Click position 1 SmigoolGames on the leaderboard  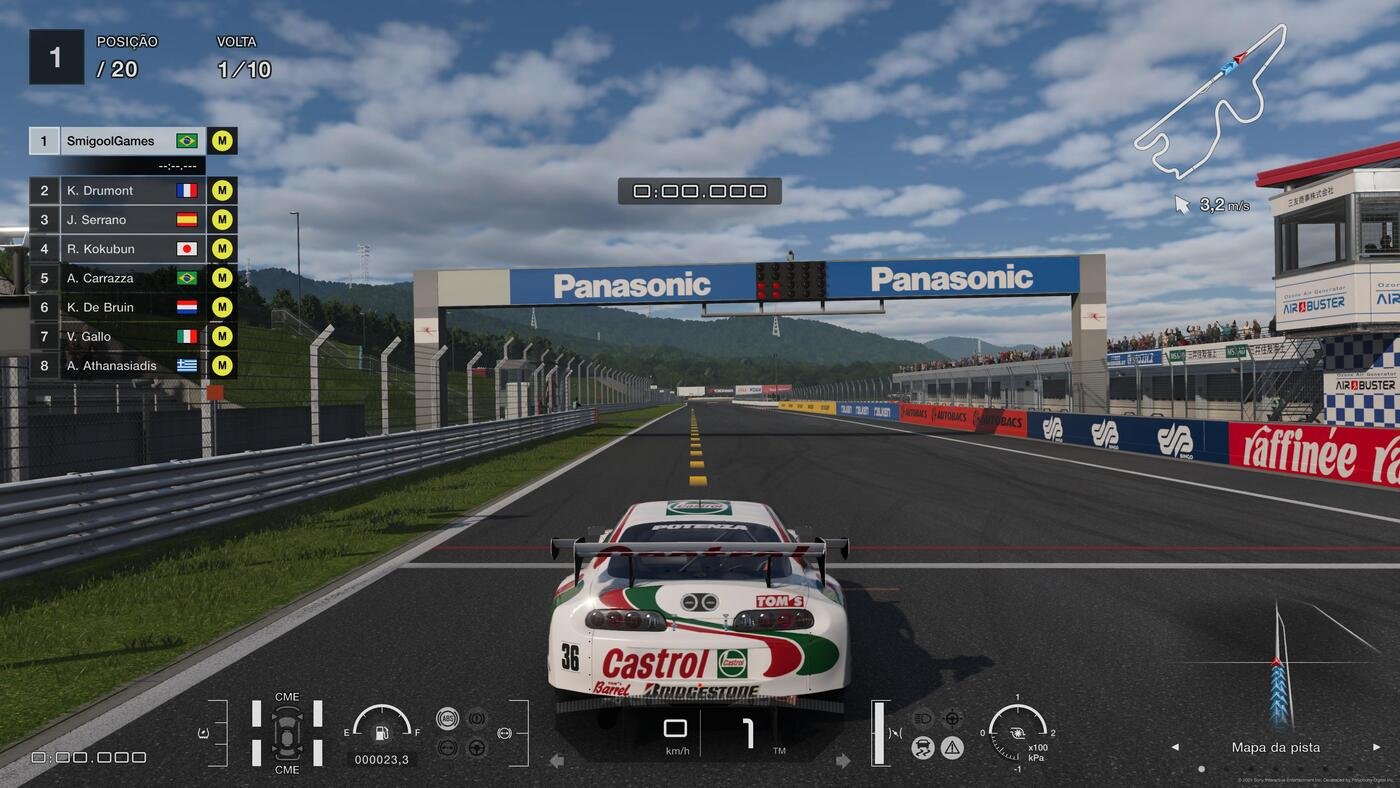[110, 140]
